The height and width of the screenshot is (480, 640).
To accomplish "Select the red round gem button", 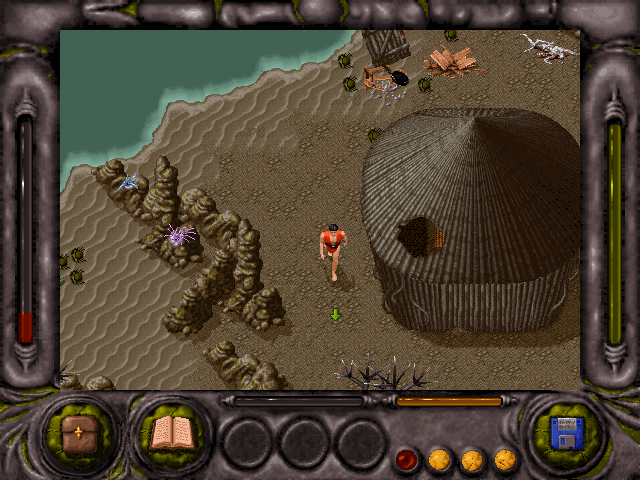I will (407, 460).
